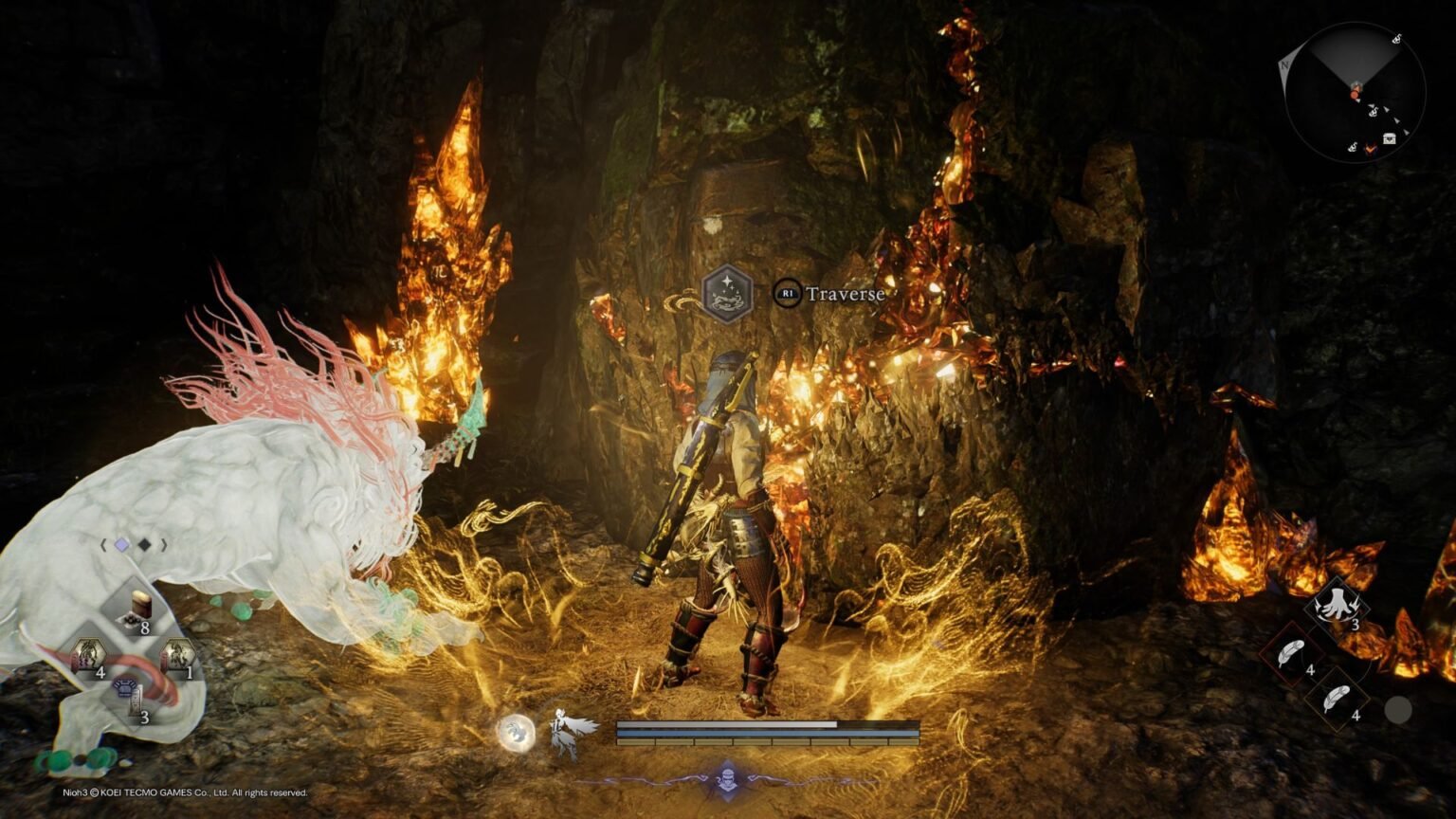Use the lower feather skill icon

pos(1338,698)
